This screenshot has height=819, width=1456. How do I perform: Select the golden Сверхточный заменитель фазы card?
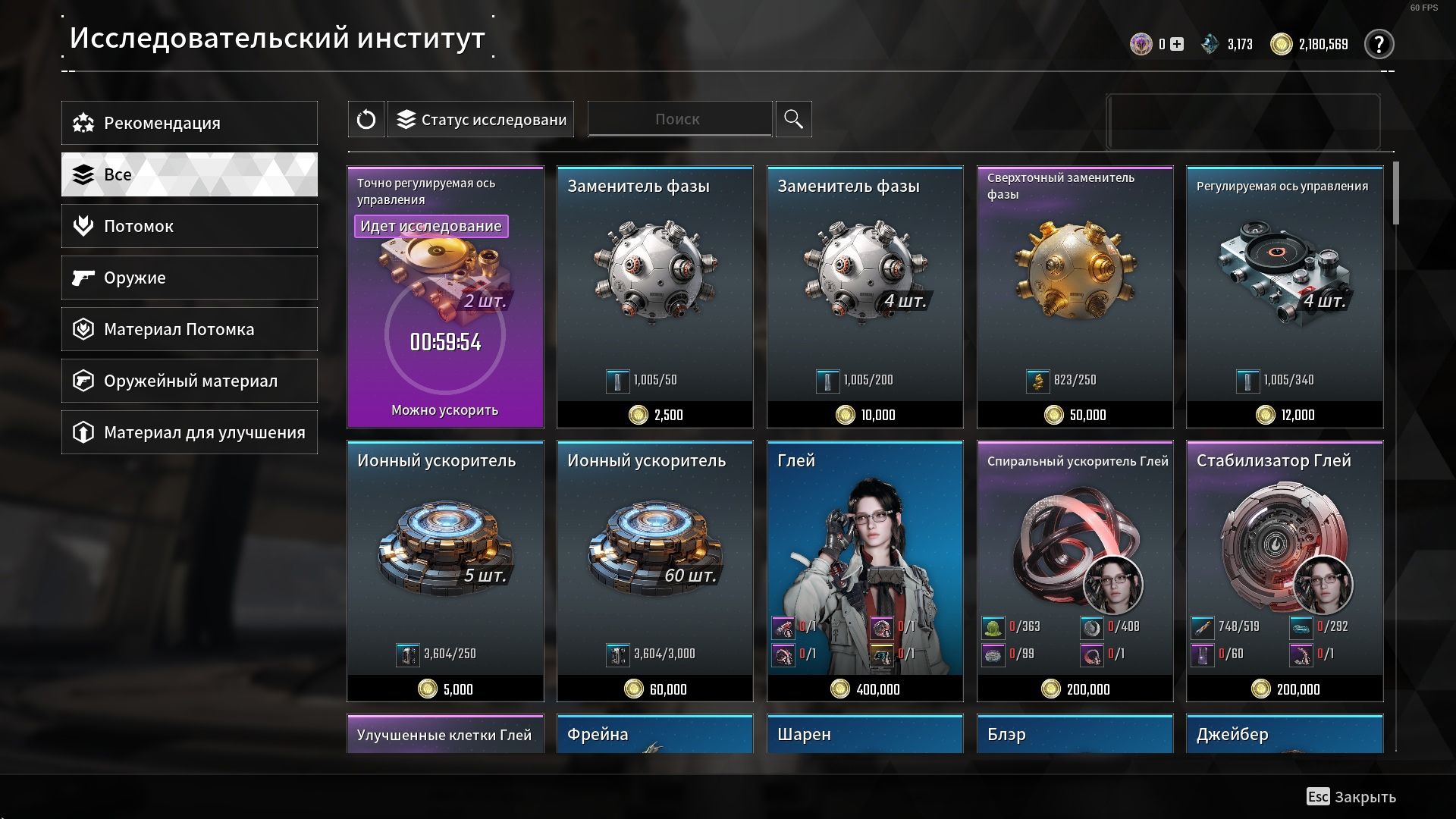[x=1075, y=297]
